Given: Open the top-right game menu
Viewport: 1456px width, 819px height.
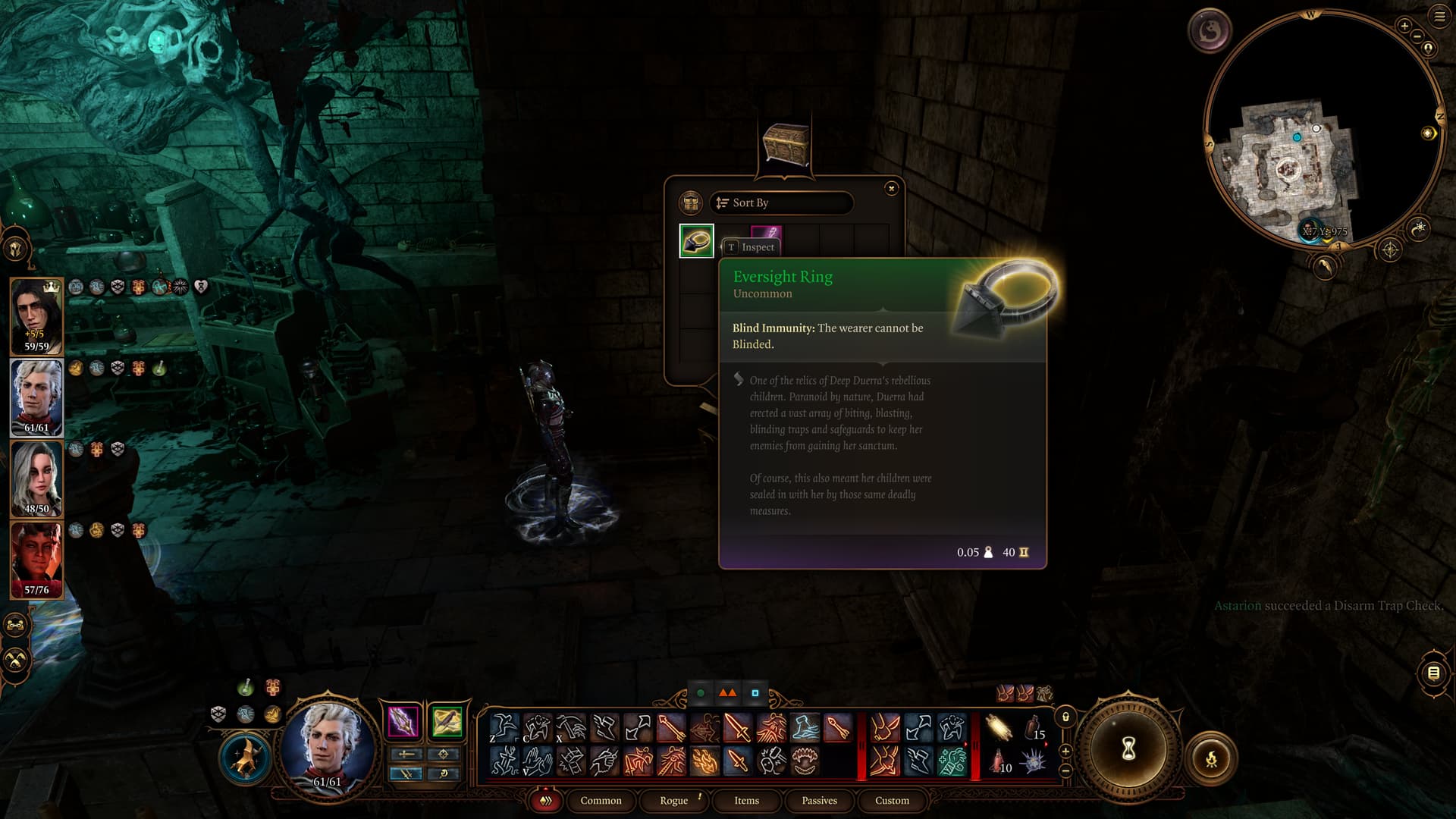Looking at the screenshot, I should 1439,17.
